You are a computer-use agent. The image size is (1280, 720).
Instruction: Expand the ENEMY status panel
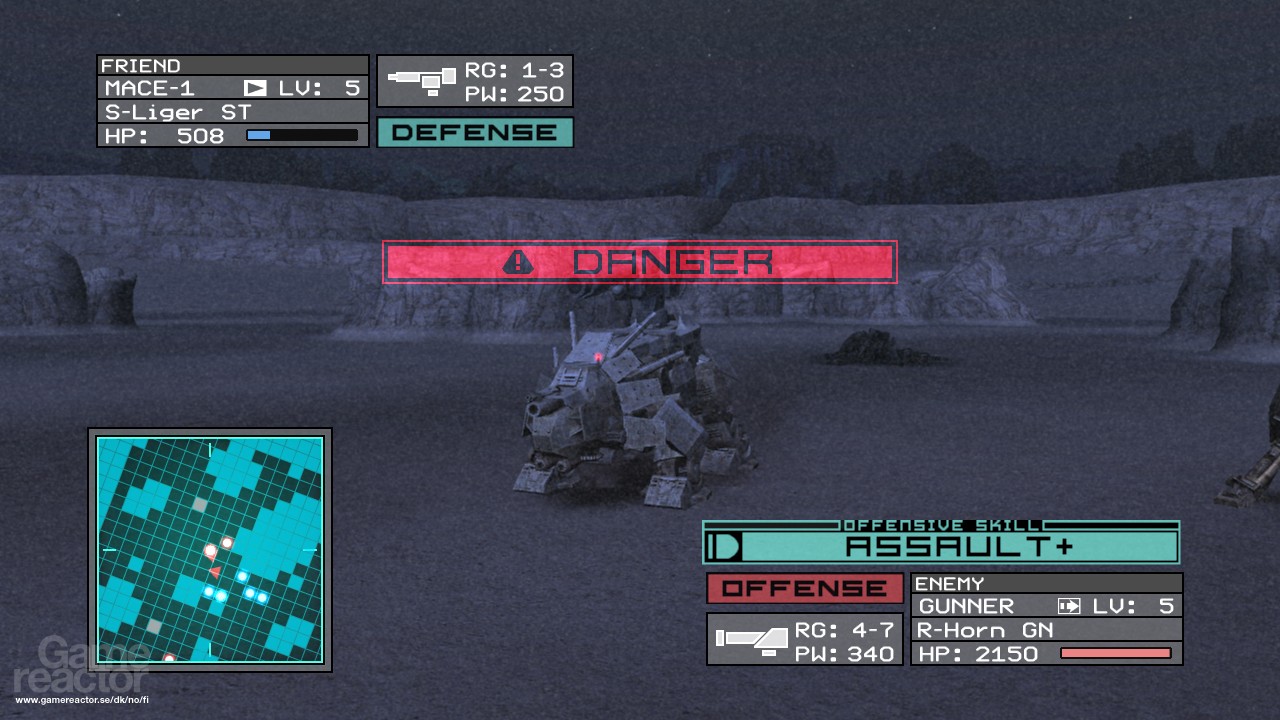pyautogui.click(x=1046, y=618)
